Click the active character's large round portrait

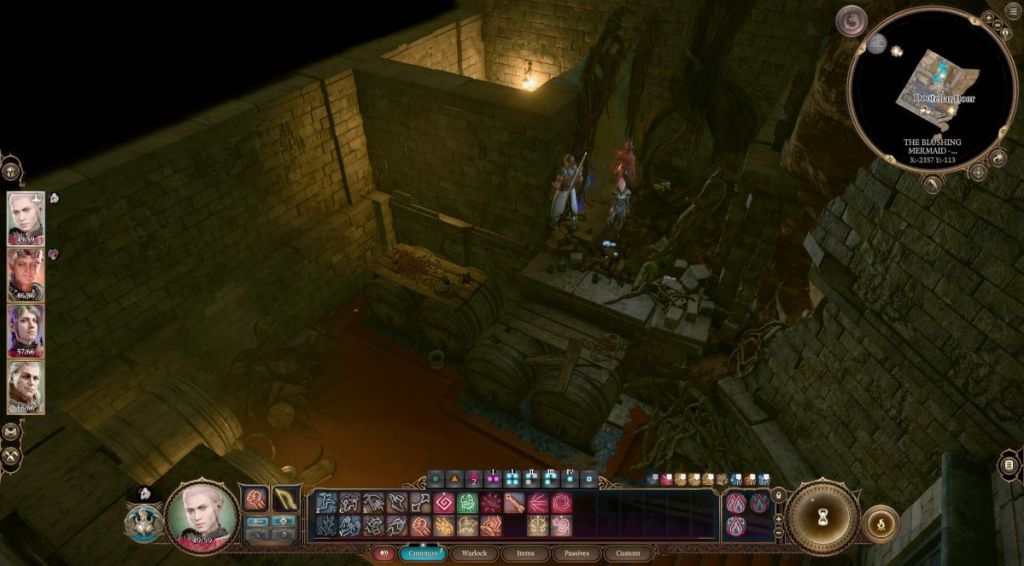click(202, 516)
